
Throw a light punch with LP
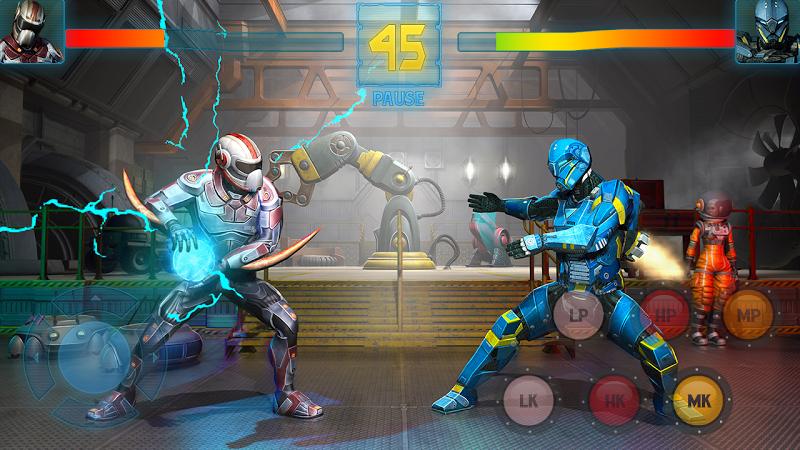578,314
